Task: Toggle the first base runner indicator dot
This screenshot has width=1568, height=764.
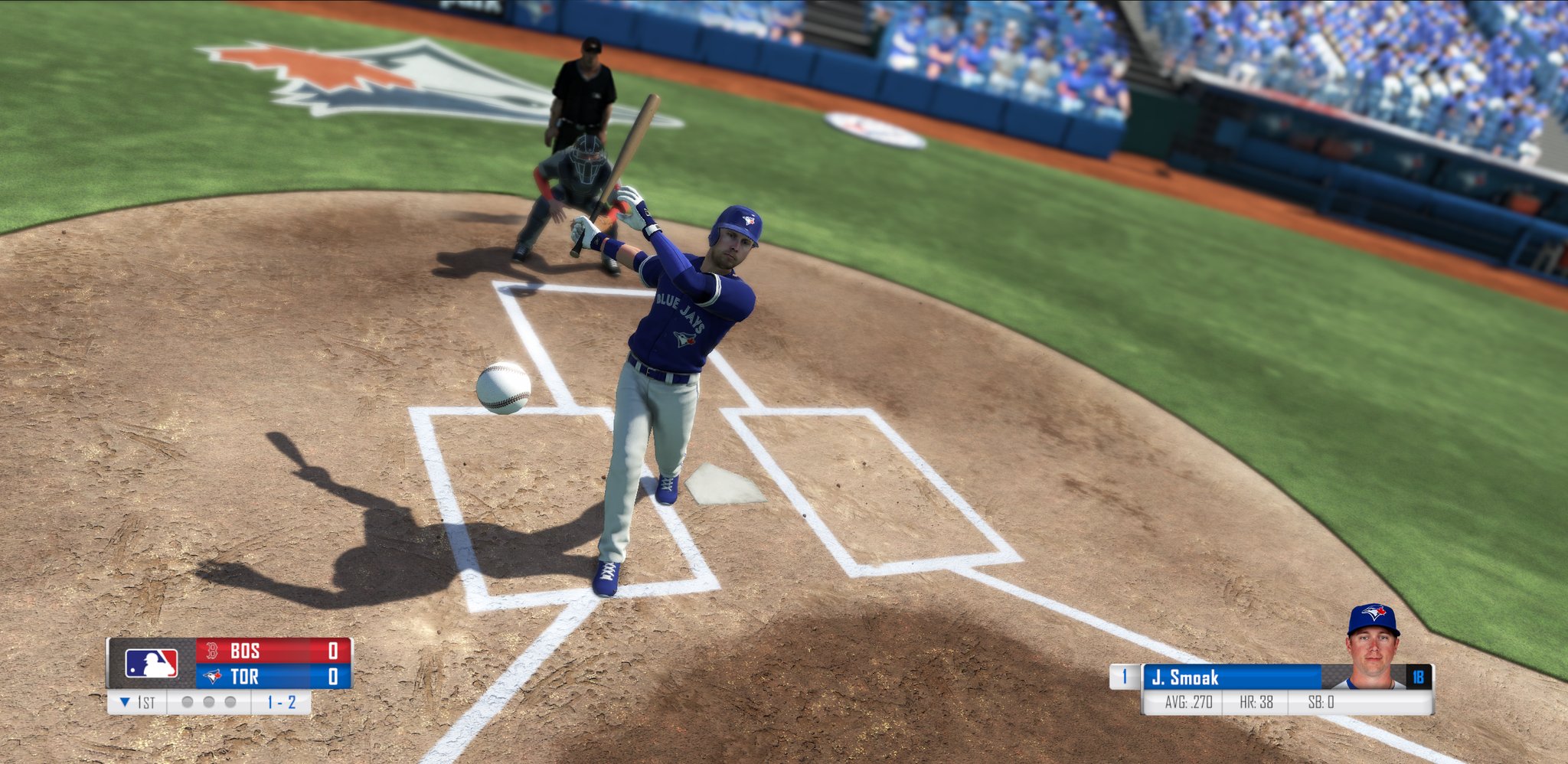Action: (188, 704)
